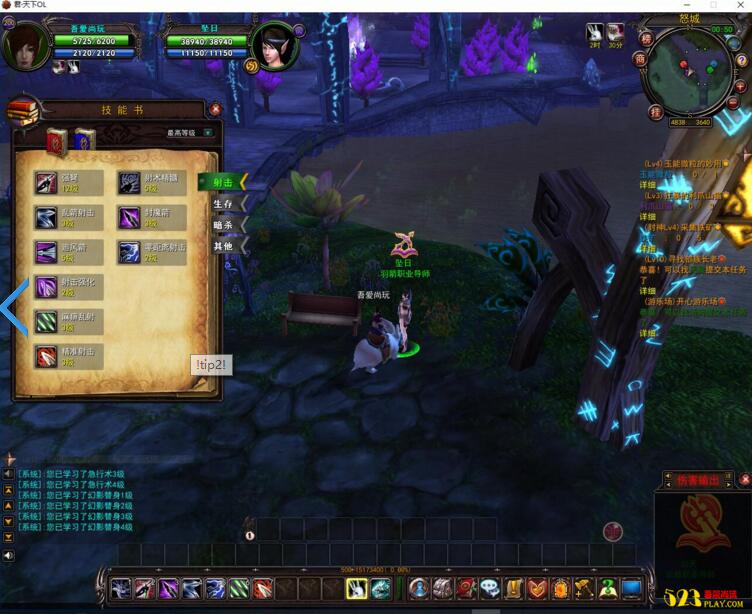Click the blue monitor icon in menu bar
The width and height of the screenshot is (752, 614).
click(631, 589)
